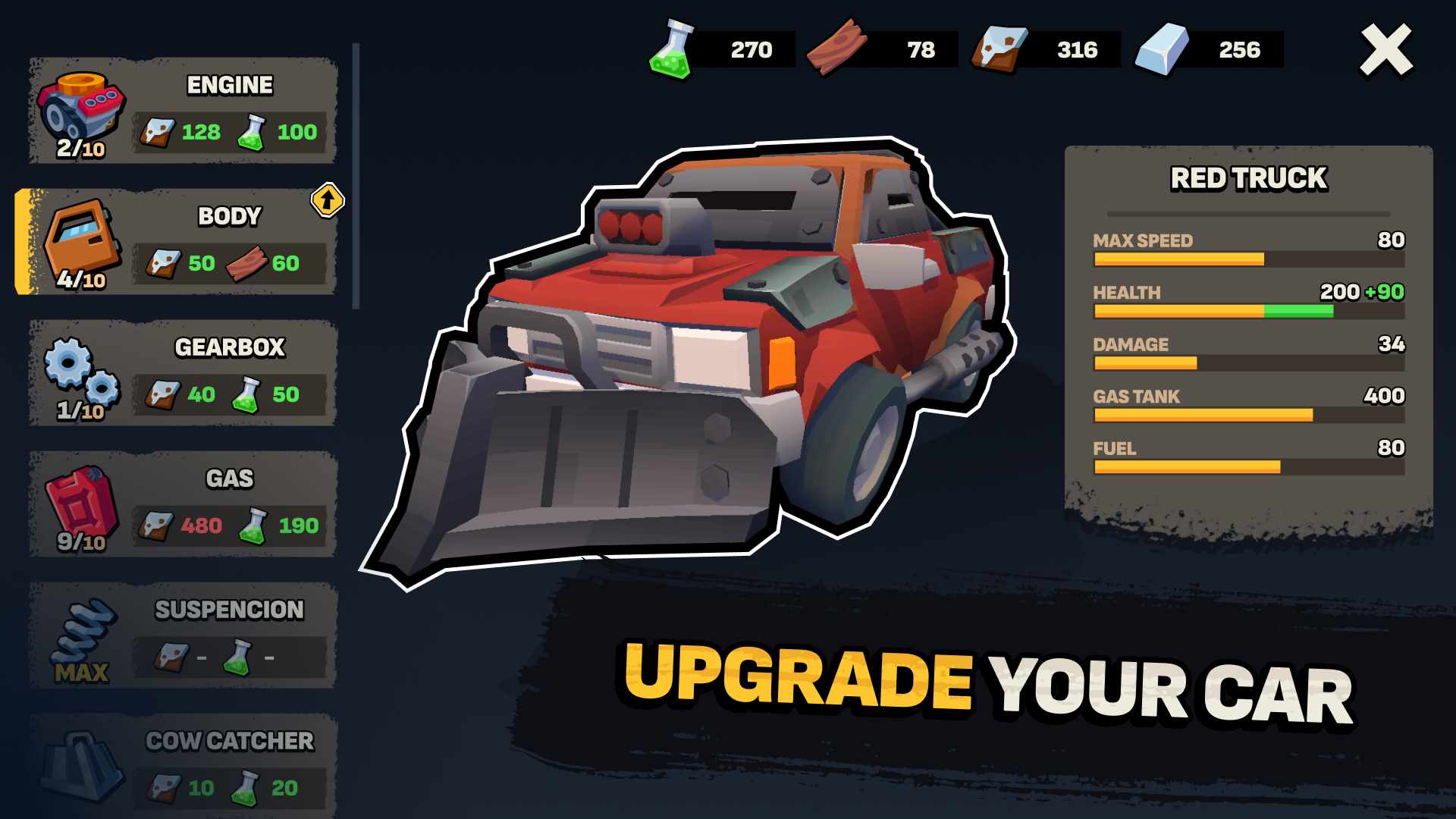
Task: Open the Gas upgrade row
Action: coord(183,504)
